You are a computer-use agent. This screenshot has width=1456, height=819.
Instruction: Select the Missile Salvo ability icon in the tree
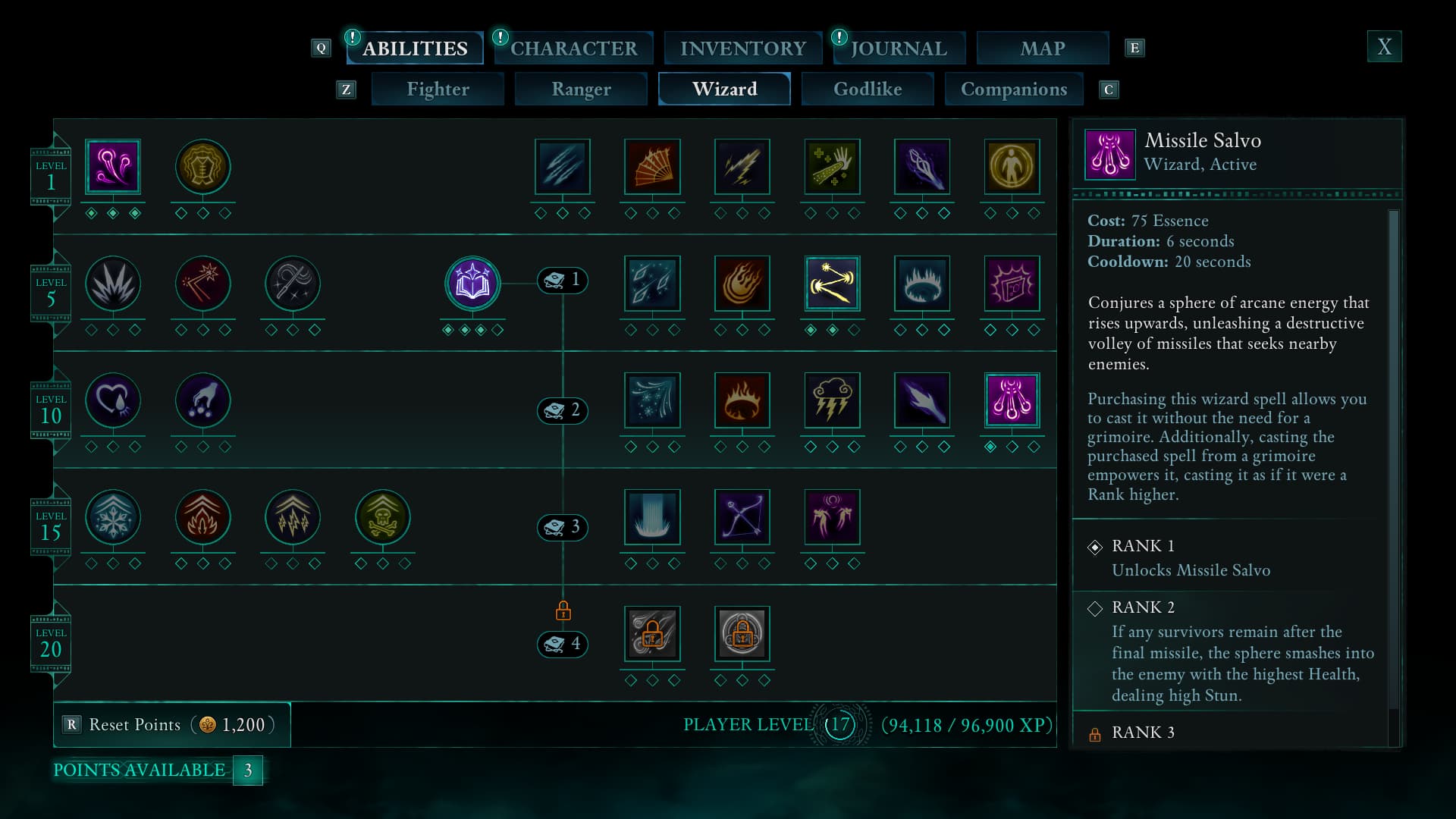(x=1012, y=400)
